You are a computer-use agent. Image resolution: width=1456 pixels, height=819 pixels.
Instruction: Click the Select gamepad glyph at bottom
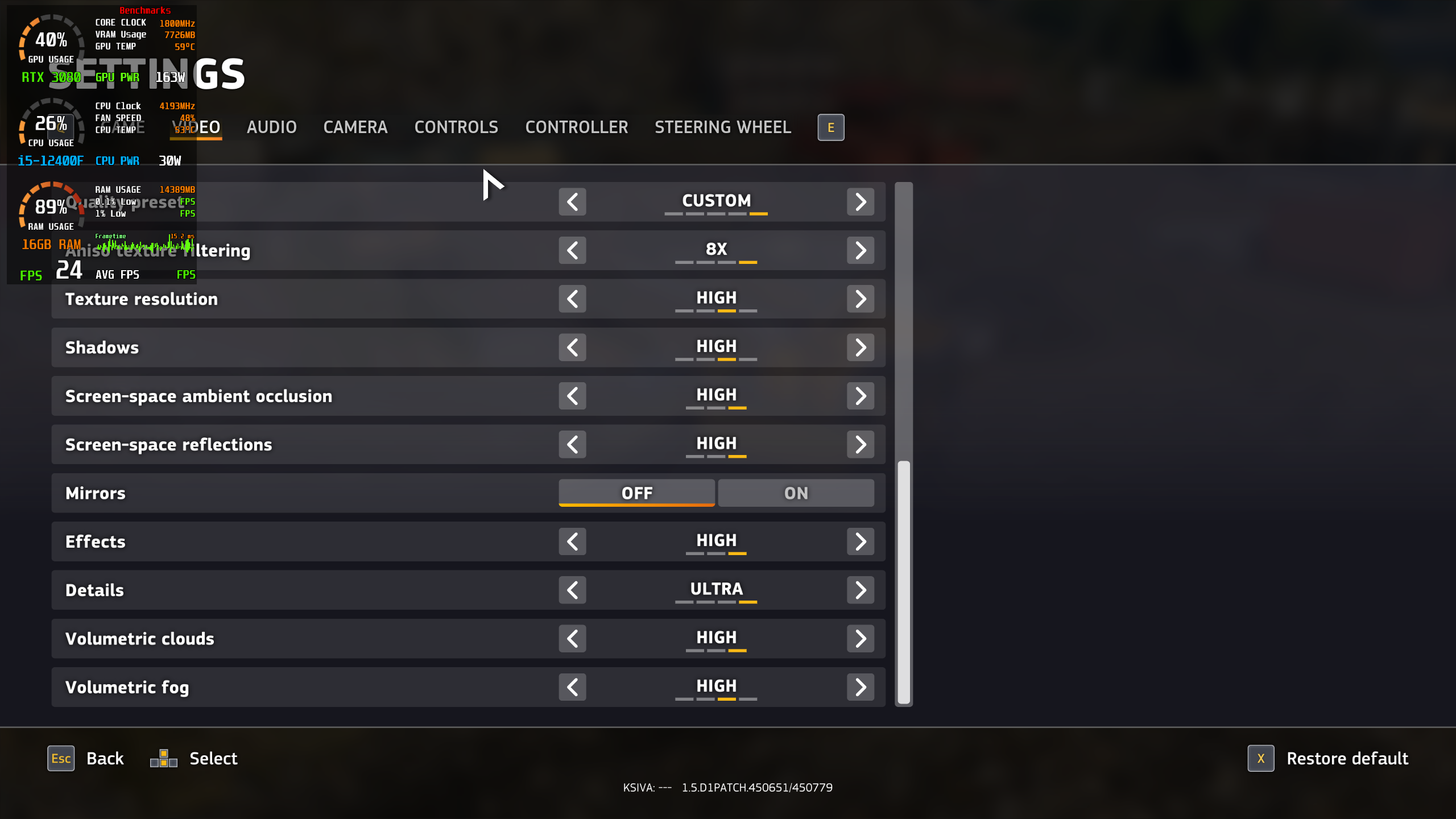164,758
